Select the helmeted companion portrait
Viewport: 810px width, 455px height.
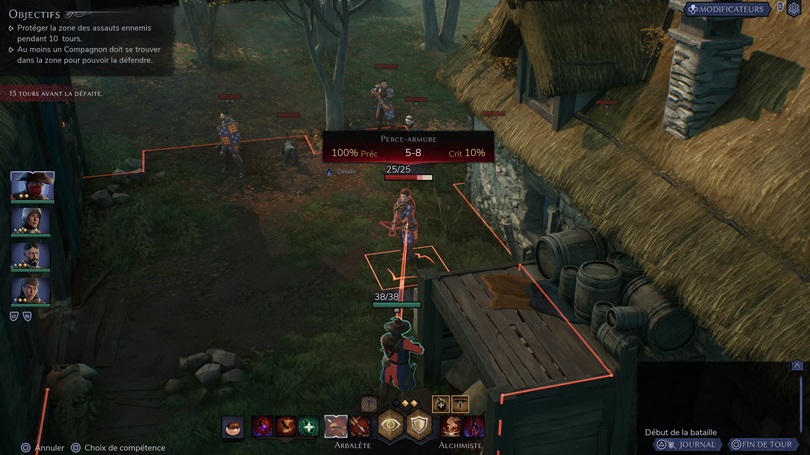coord(30,220)
